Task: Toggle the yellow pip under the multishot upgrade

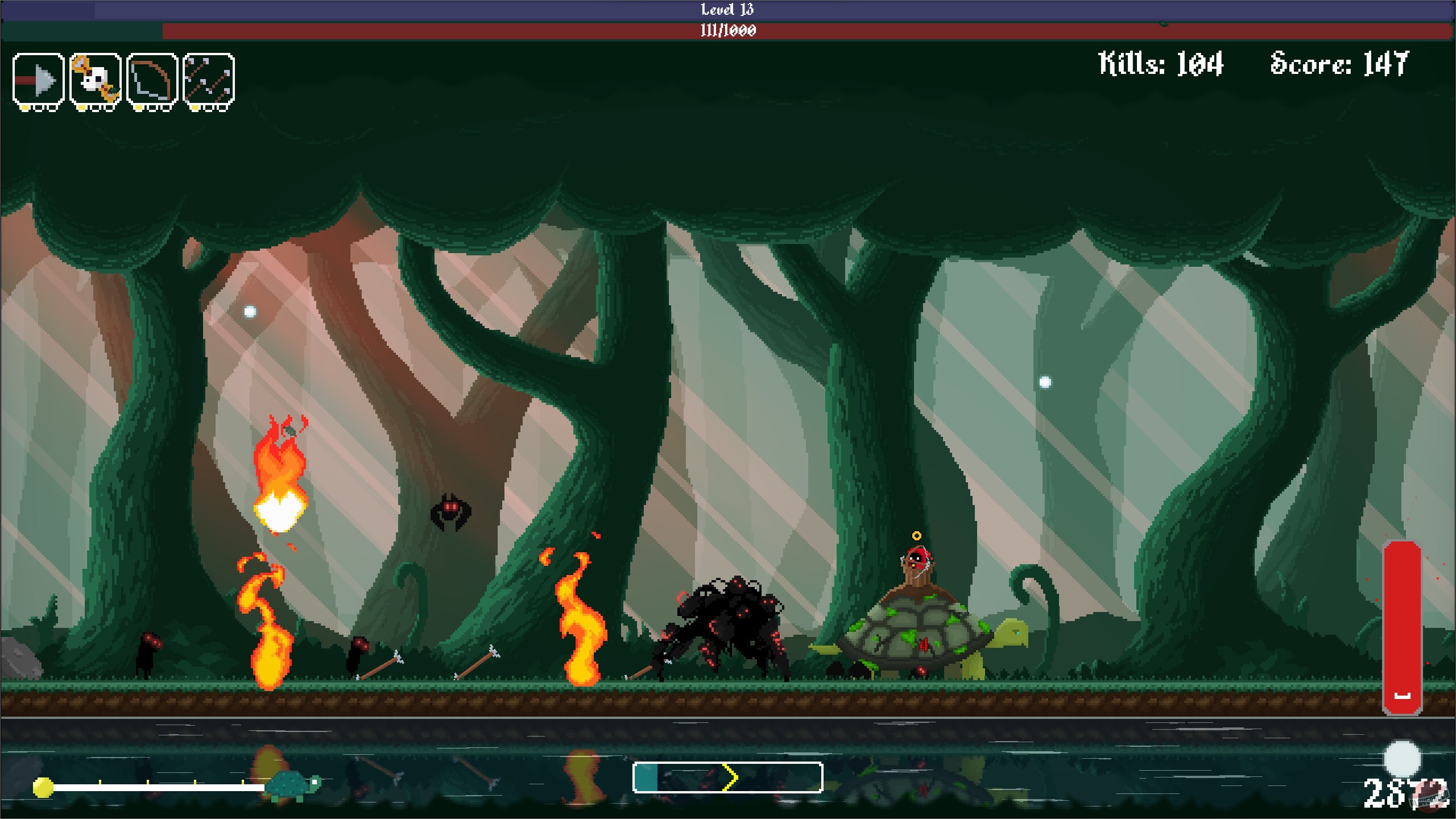Action: click(195, 108)
